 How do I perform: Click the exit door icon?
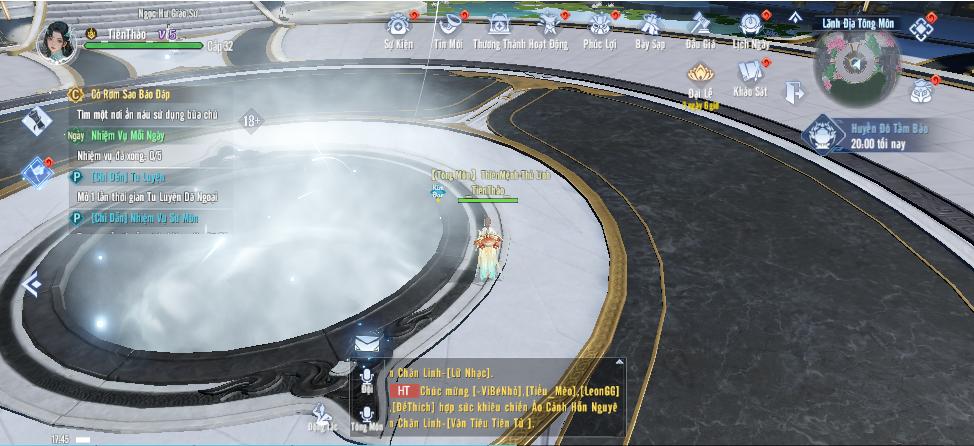tap(795, 92)
